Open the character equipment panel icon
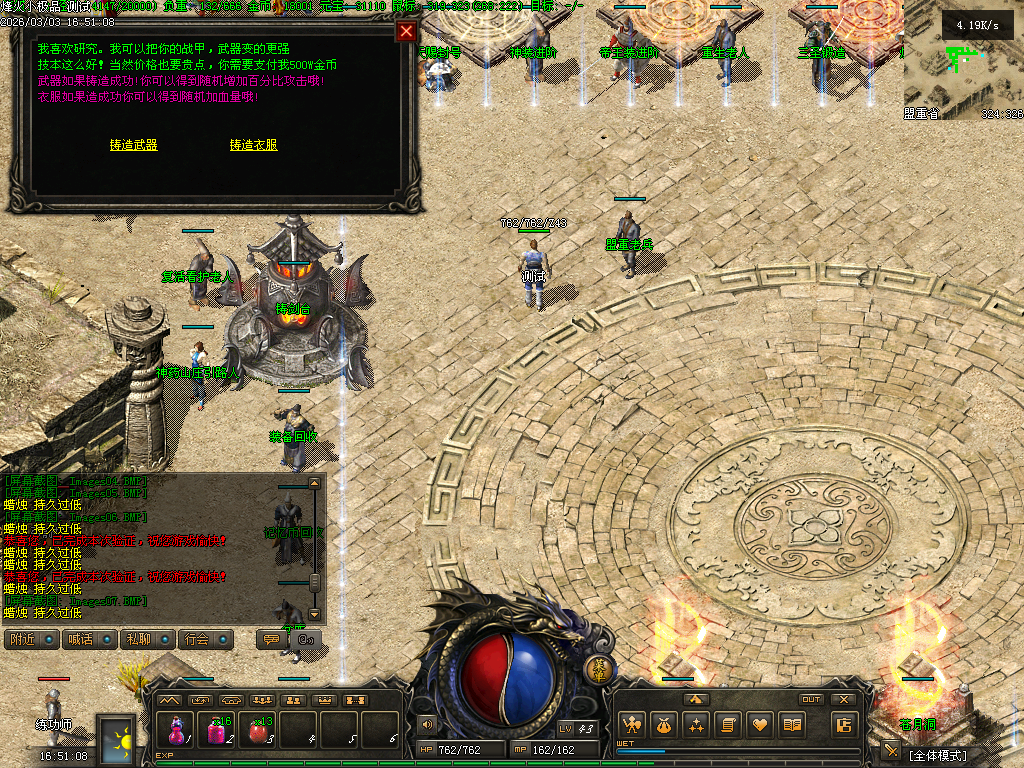 [630, 725]
